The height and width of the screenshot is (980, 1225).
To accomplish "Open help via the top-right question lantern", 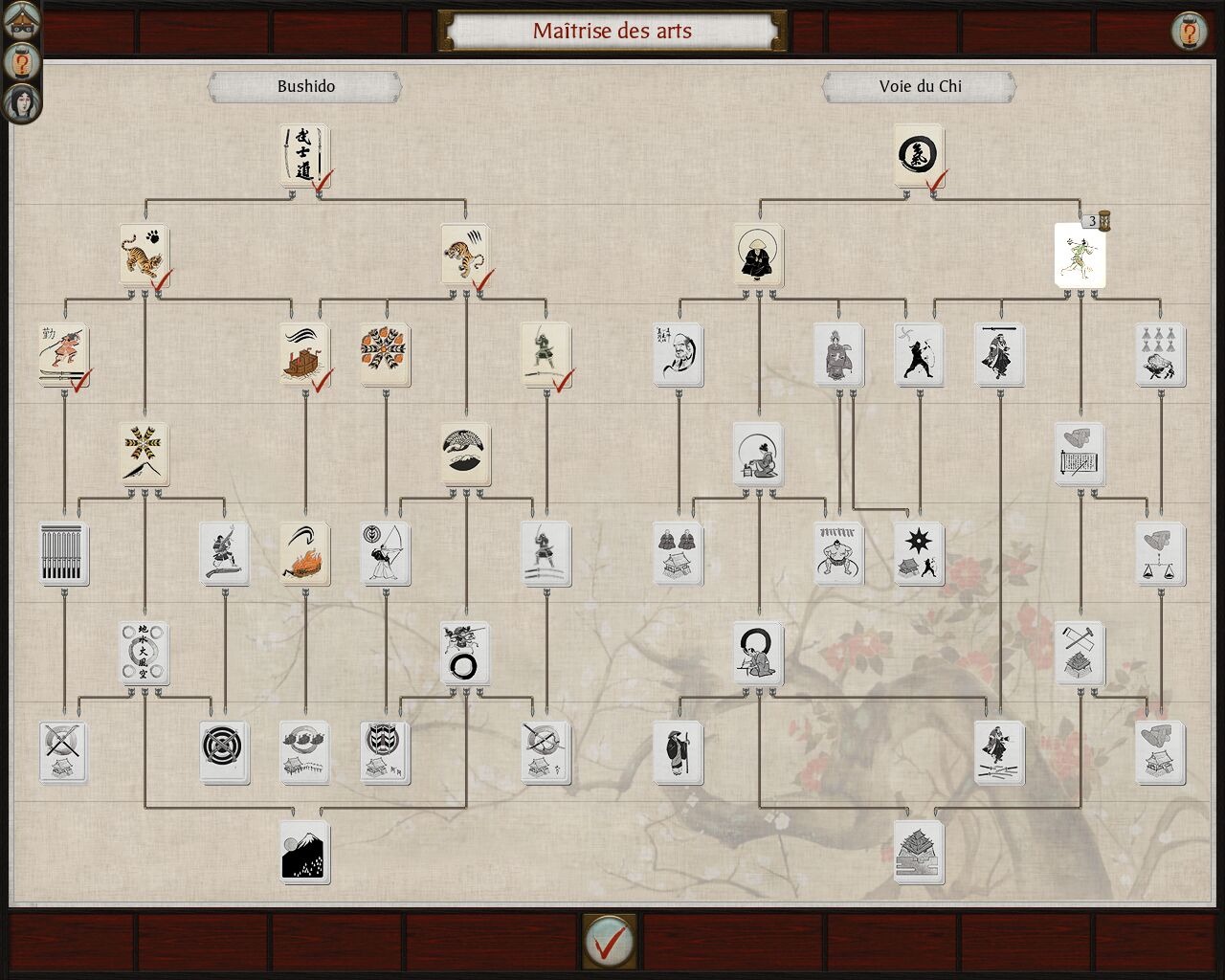I will coord(1189,33).
